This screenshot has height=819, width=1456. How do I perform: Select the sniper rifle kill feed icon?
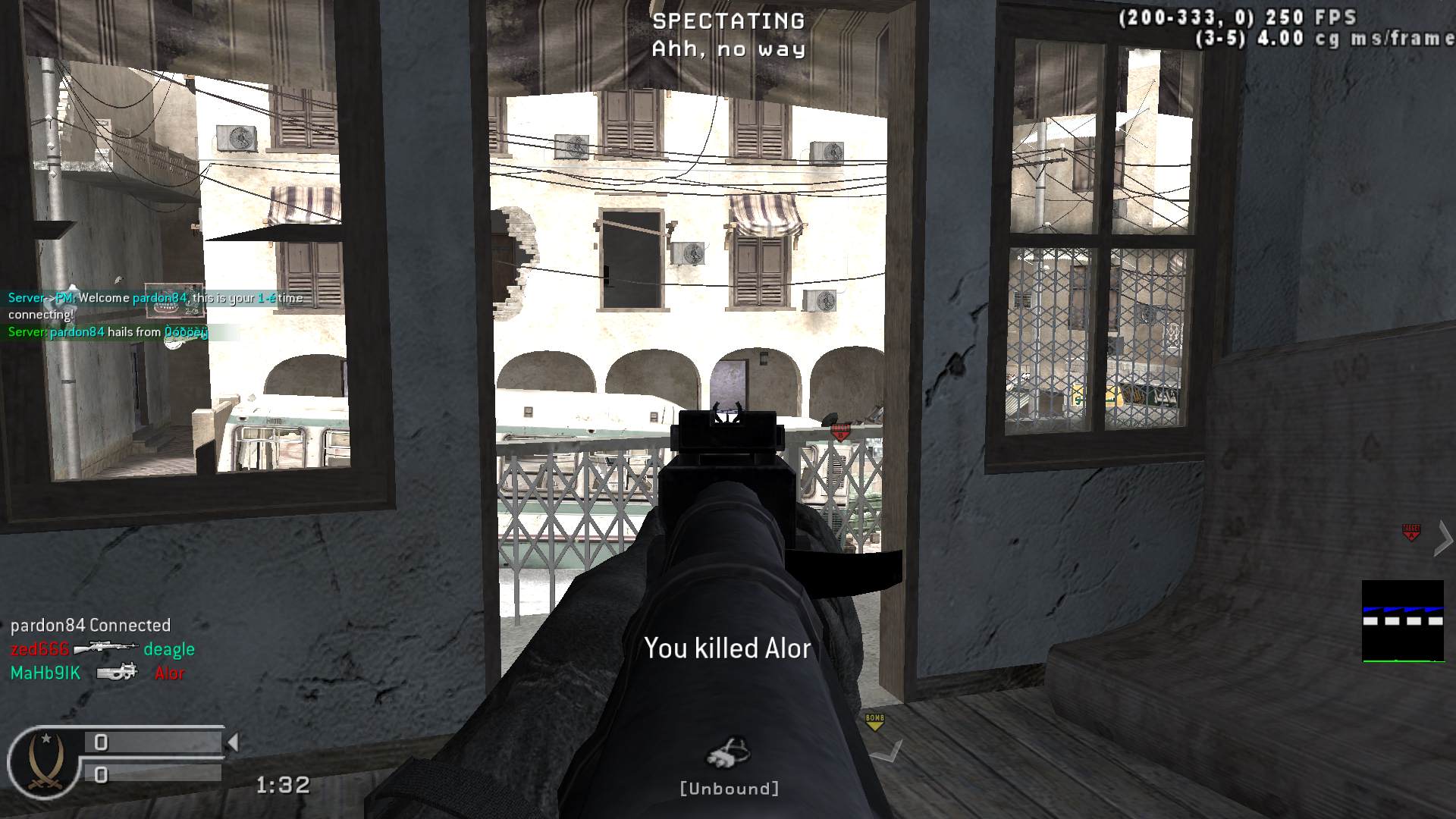[x=106, y=649]
